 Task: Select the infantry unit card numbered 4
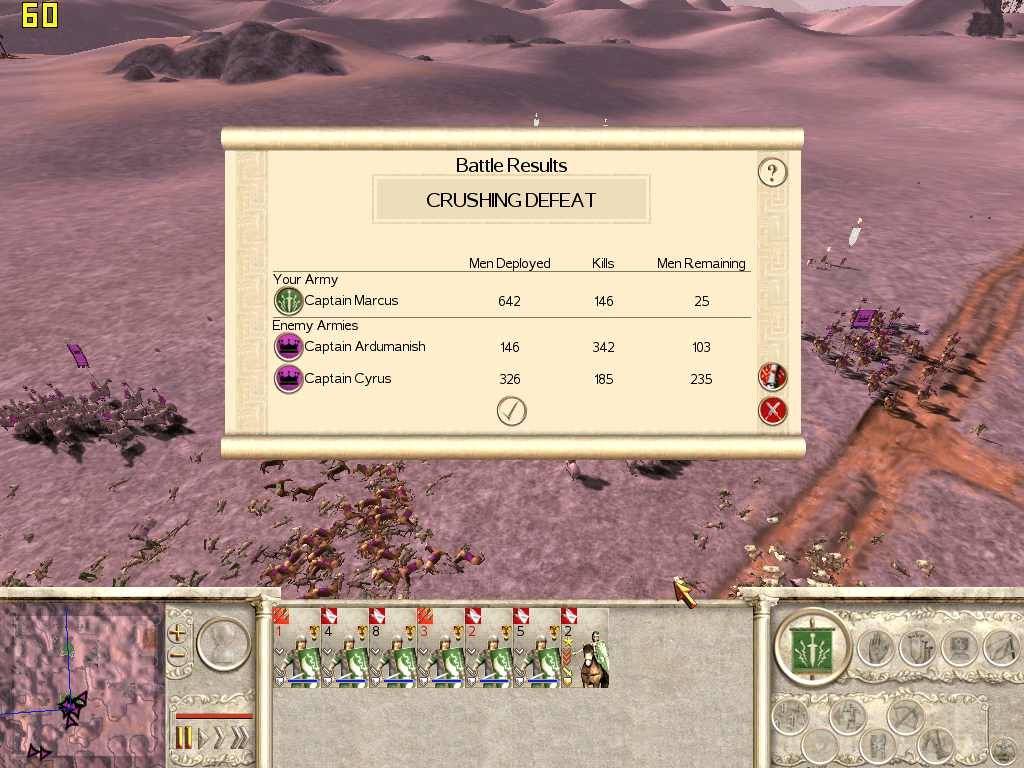coord(344,648)
